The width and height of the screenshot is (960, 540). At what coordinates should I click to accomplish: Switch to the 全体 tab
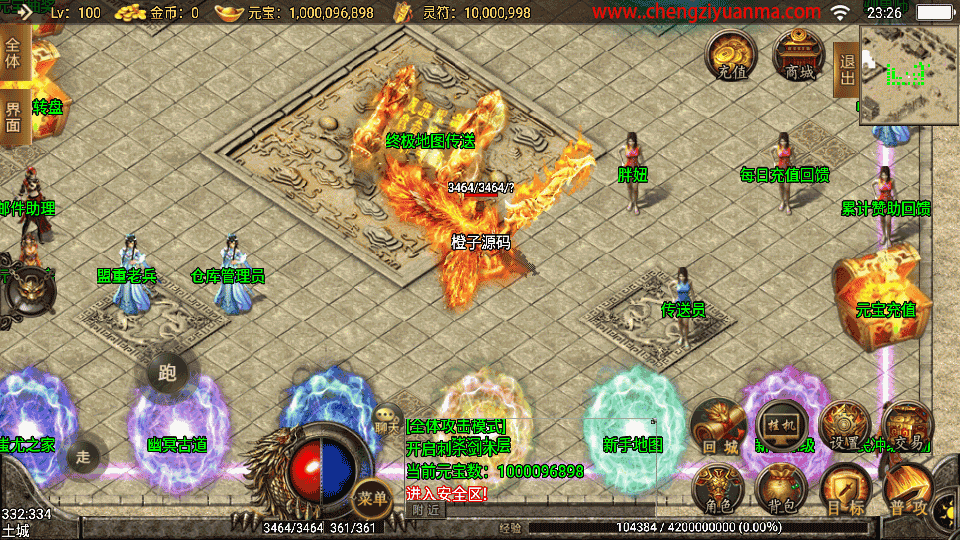[13, 48]
